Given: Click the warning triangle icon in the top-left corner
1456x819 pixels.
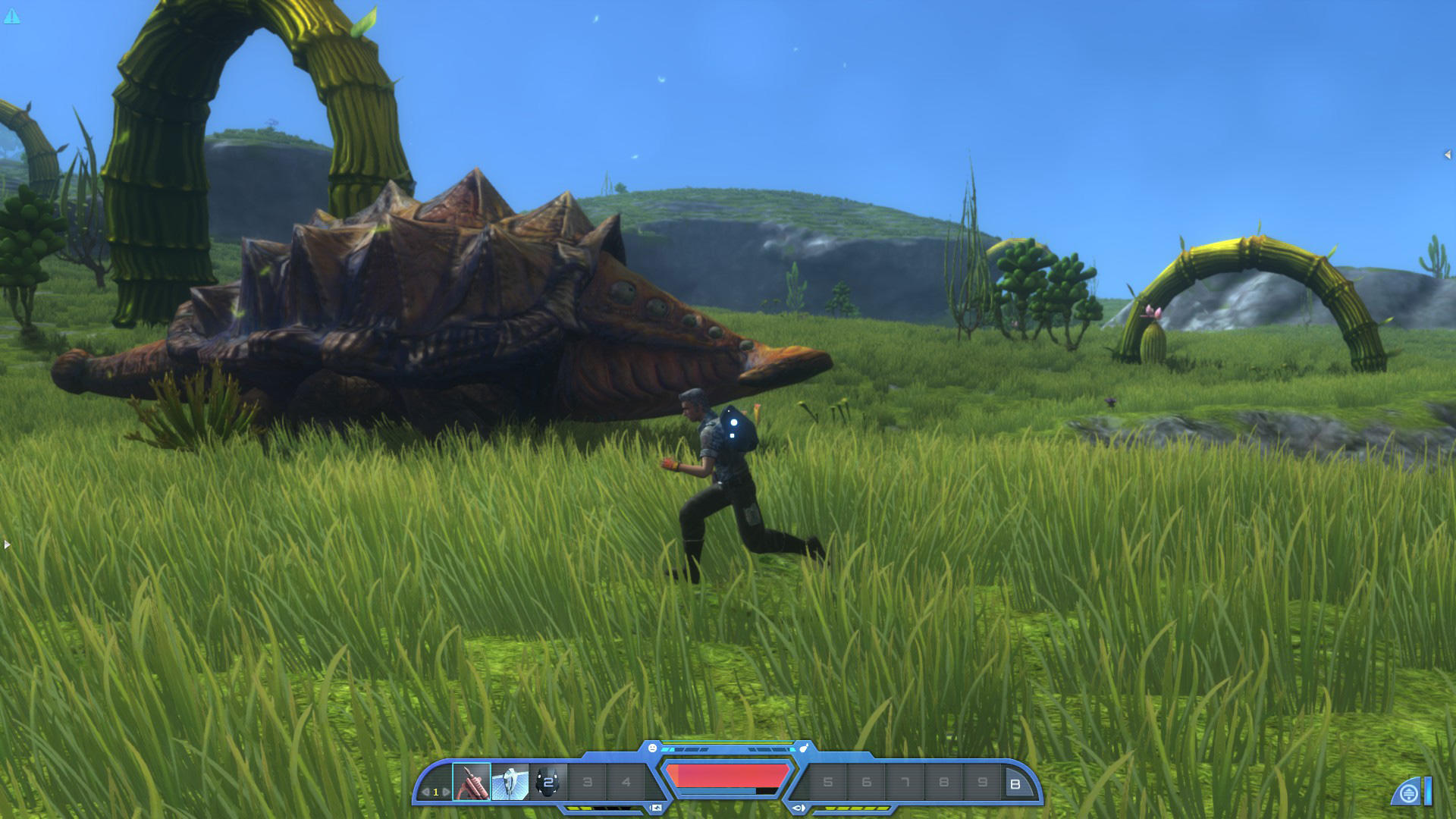Looking at the screenshot, I should point(12,14).
